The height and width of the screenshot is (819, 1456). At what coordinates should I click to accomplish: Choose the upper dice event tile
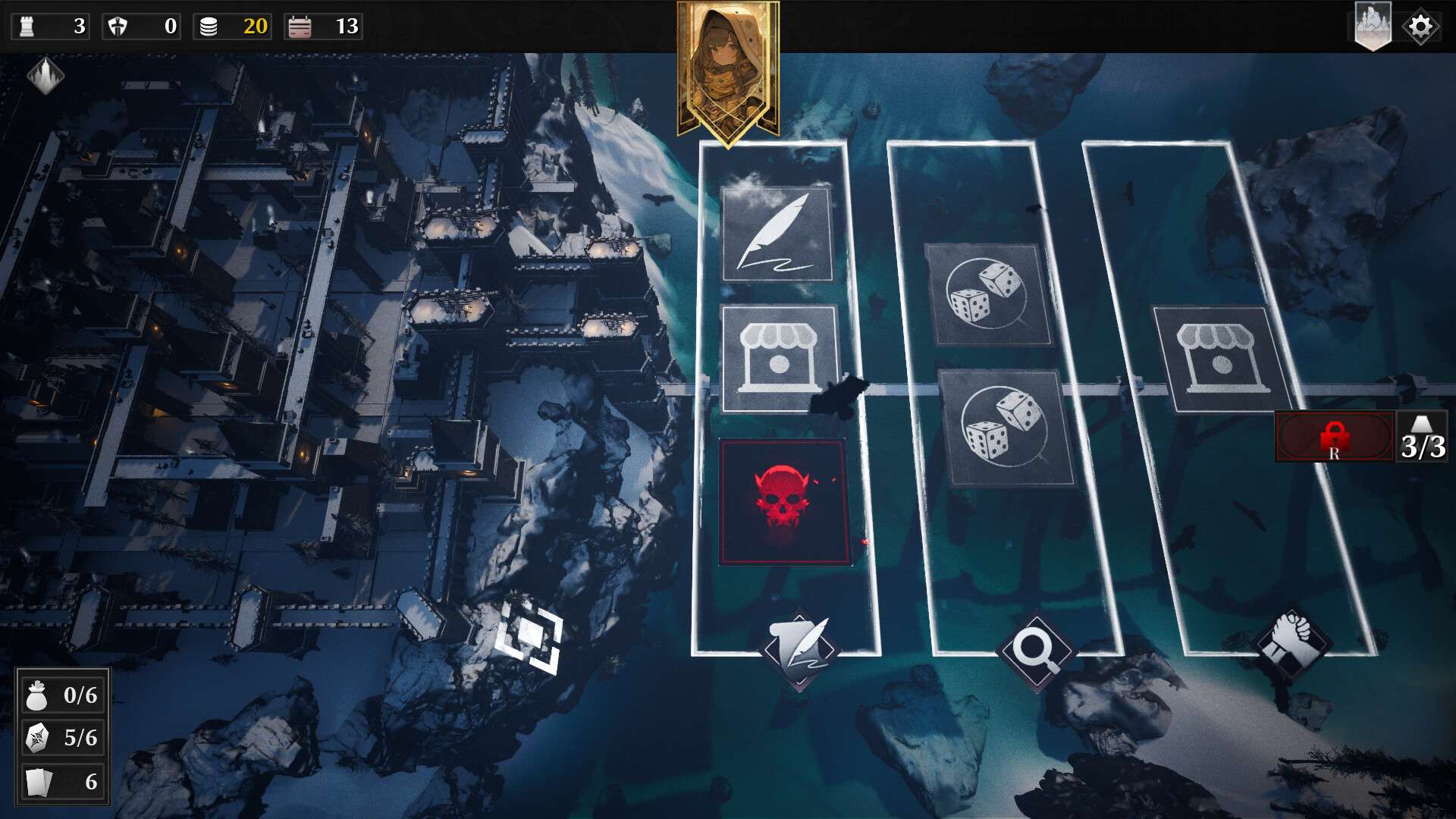pyautogui.click(x=987, y=293)
